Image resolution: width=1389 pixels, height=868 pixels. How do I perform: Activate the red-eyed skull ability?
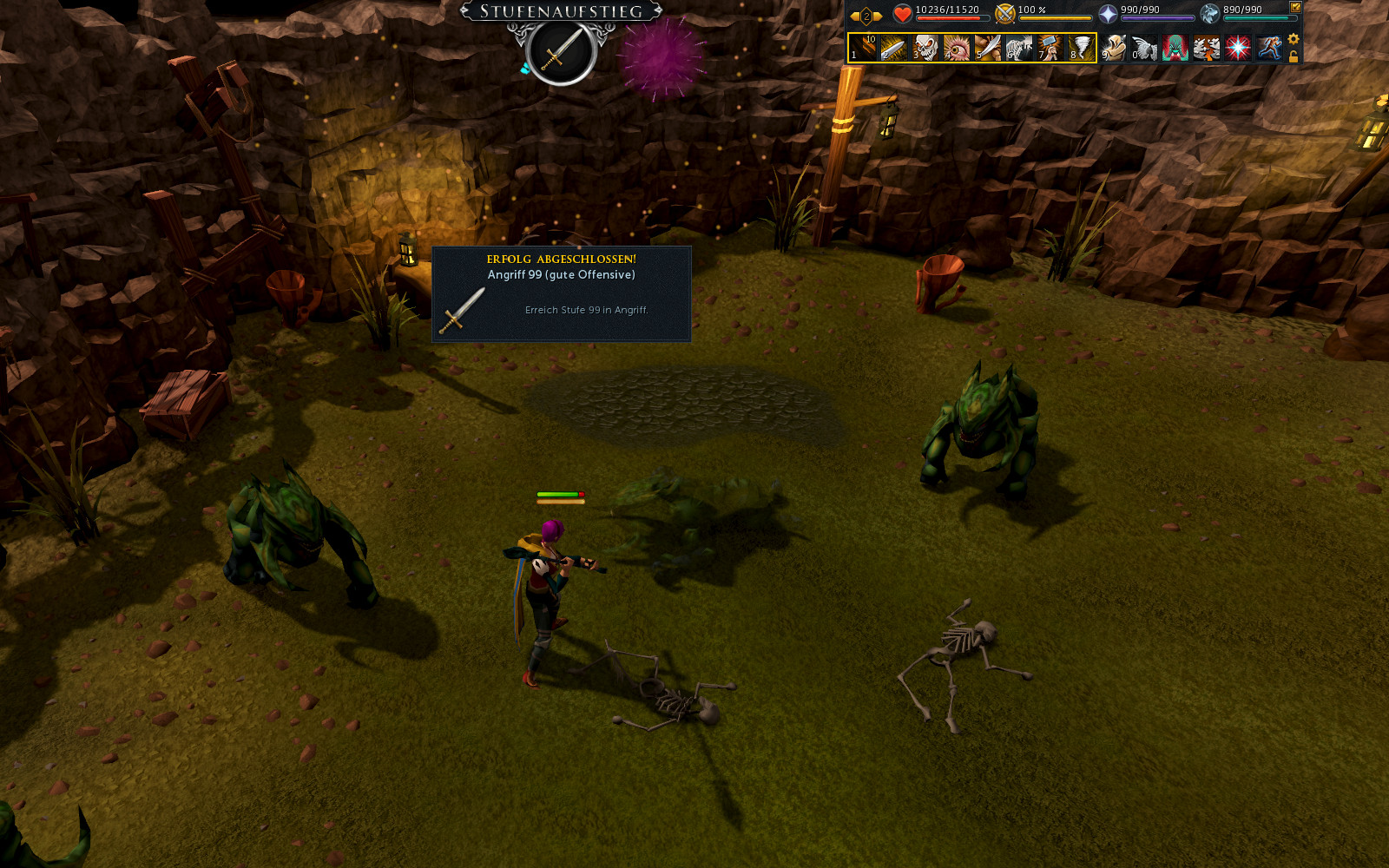[x=925, y=48]
